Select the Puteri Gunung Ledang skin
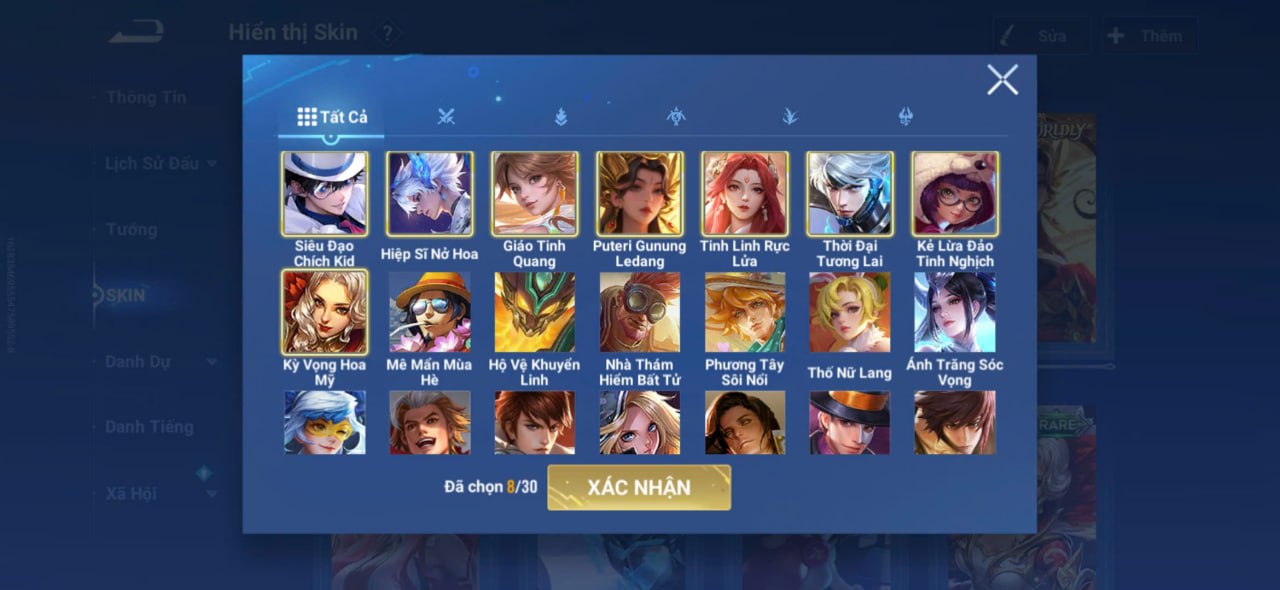This screenshot has width=1280, height=590. pyautogui.click(x=639, y=194)
